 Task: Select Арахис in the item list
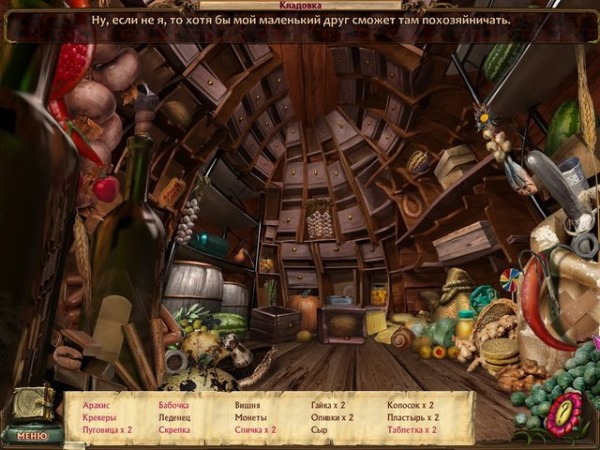98,405
